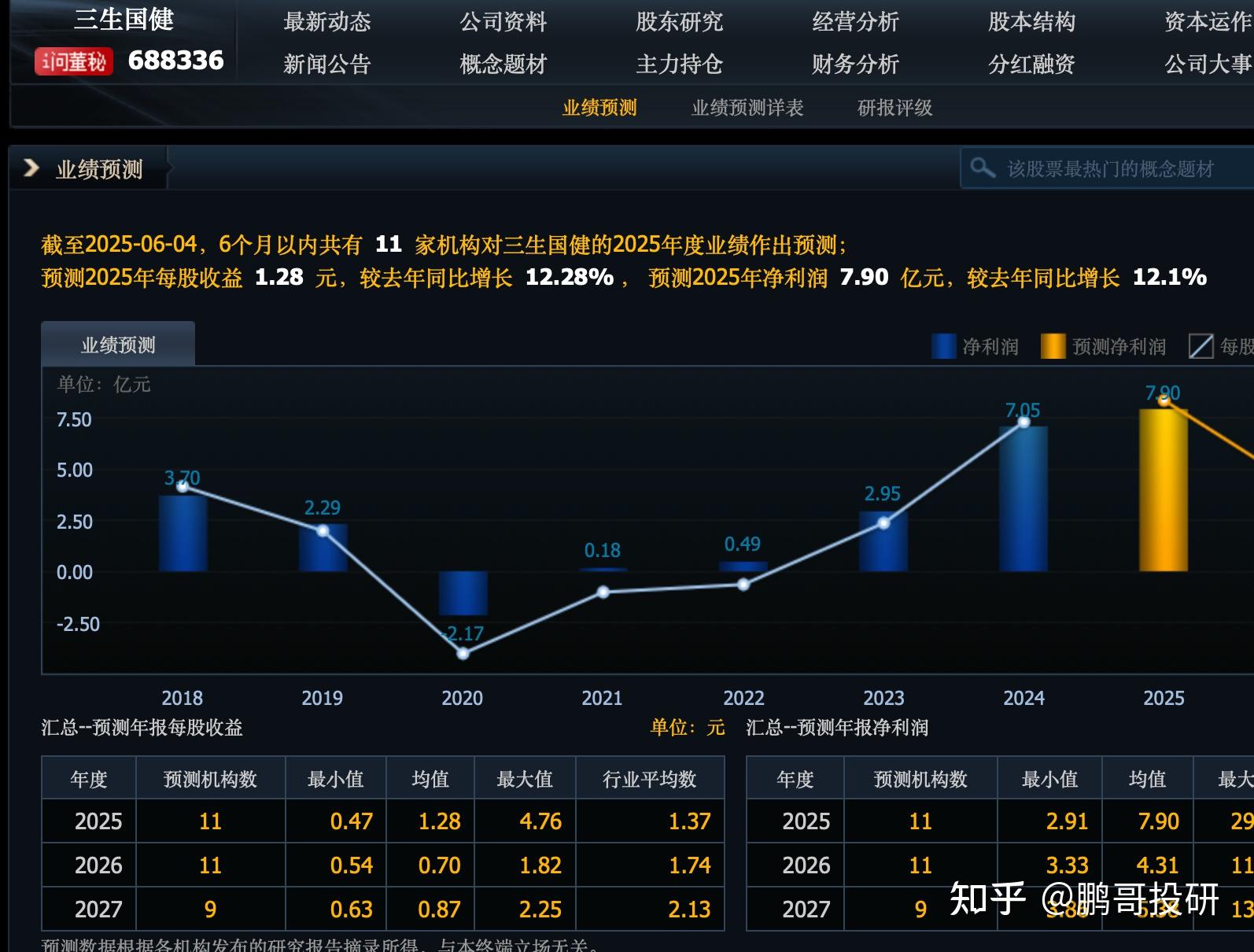The image size is (1254, 952).
Task: Toggle the blue 净利润 legend series
Action: click(x=976, y=346)
